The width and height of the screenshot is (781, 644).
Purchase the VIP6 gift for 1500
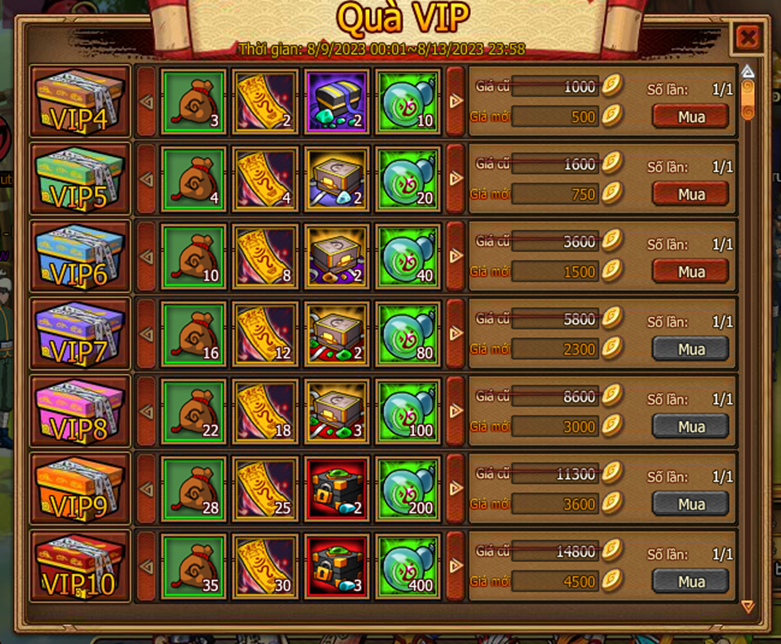pyautogui.click(x=691, y=272)
